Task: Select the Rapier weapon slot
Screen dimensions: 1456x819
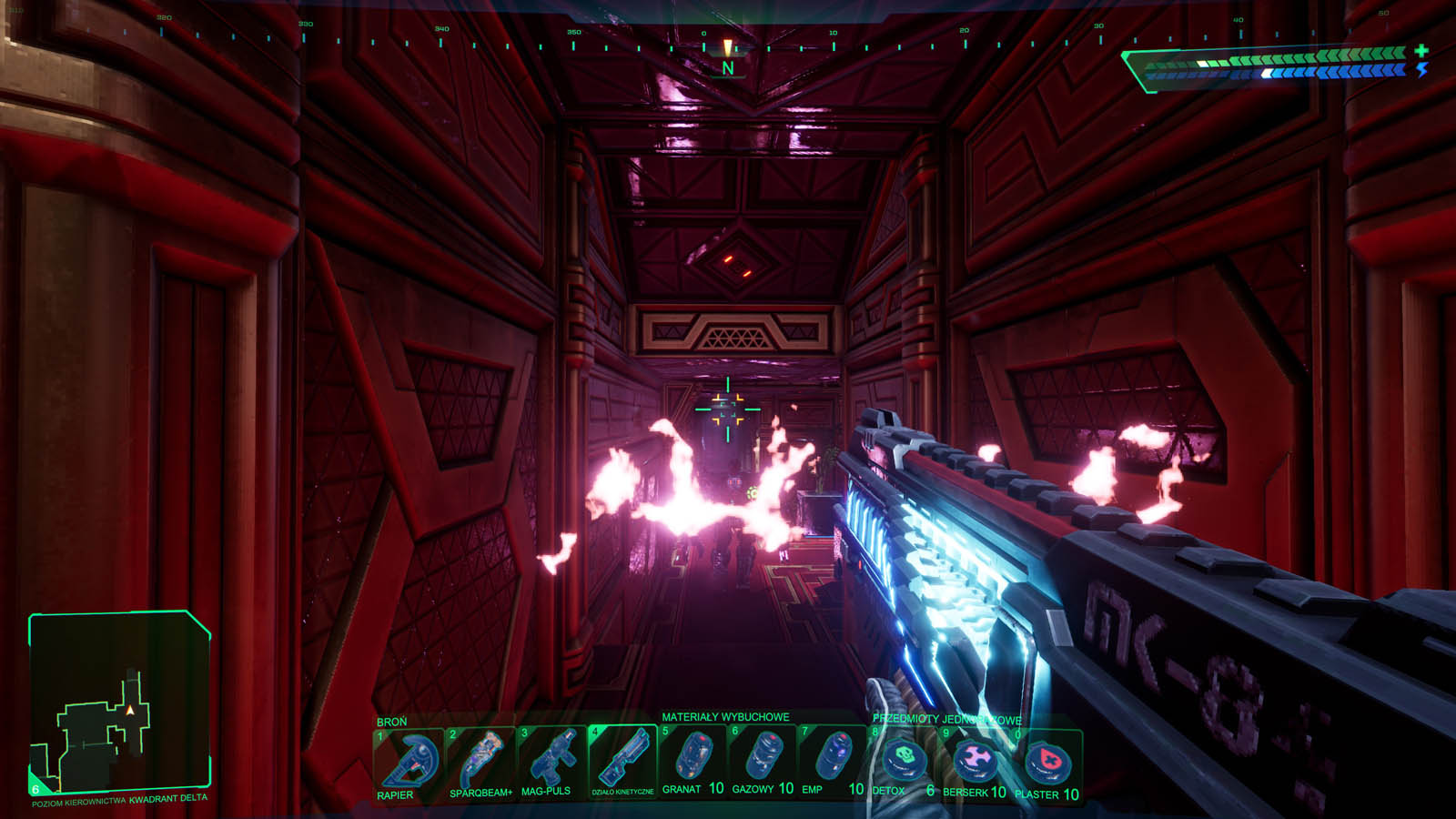Action: coord(409,761)
